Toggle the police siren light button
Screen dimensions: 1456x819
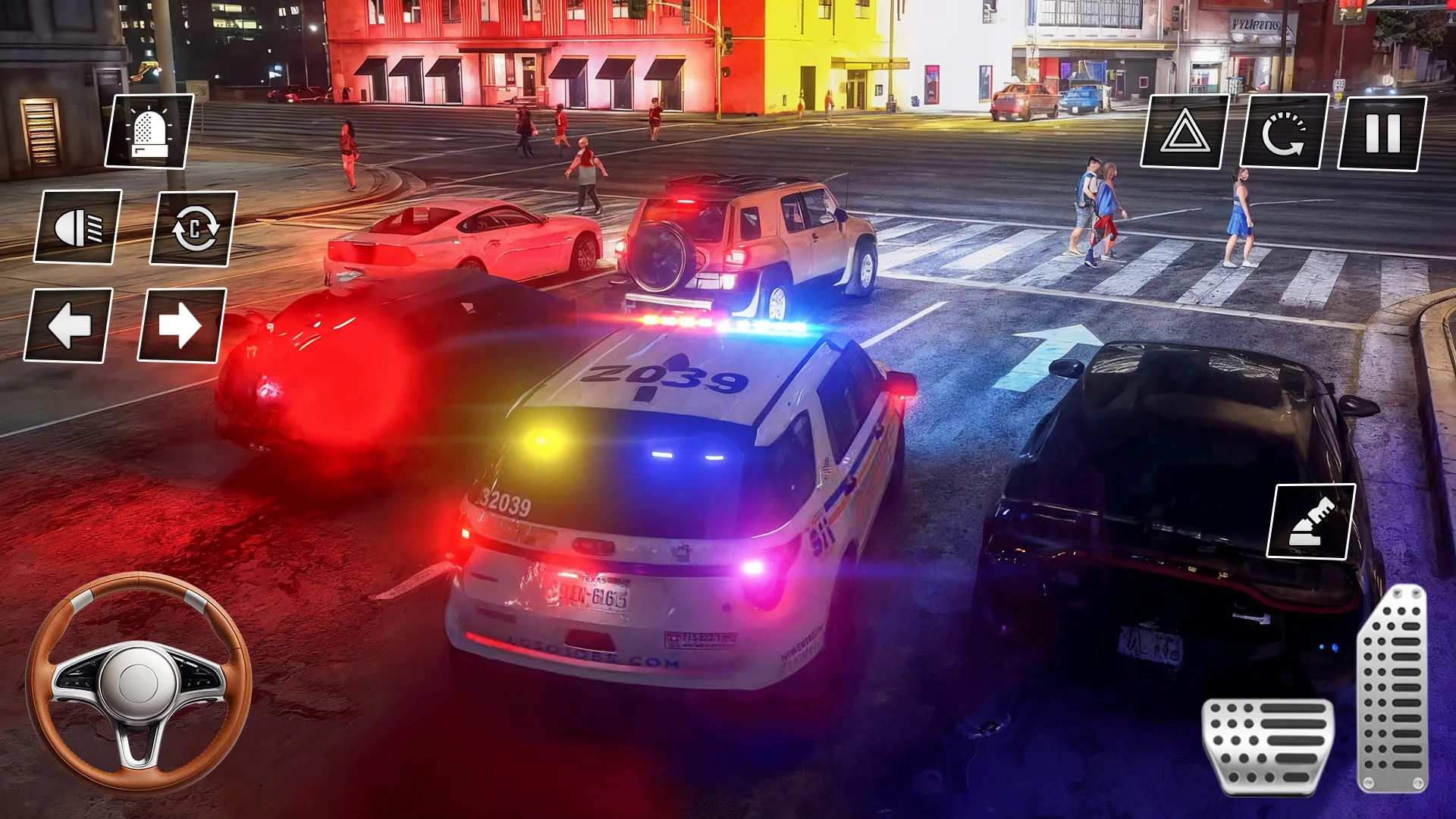[149, 132]
